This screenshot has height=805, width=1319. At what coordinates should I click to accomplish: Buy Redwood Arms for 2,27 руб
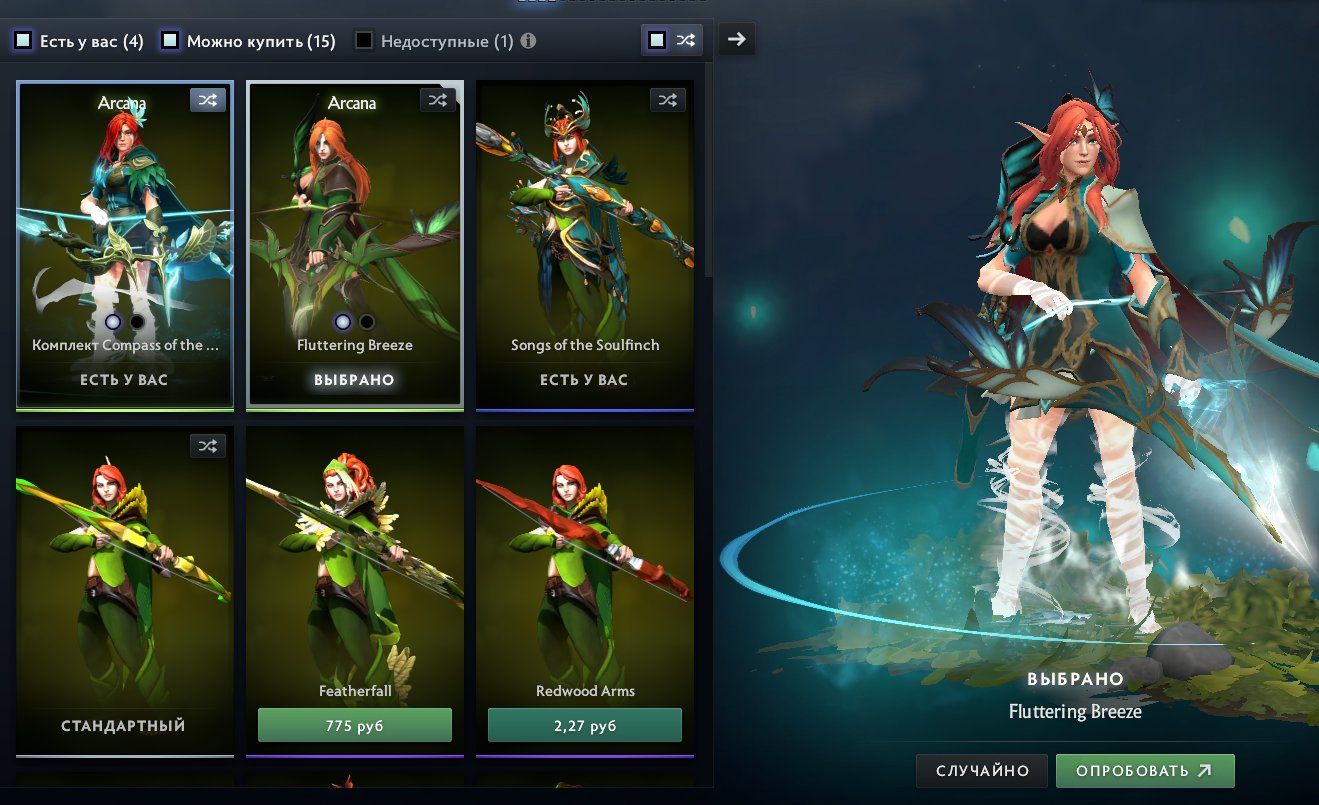coord(585,725)
